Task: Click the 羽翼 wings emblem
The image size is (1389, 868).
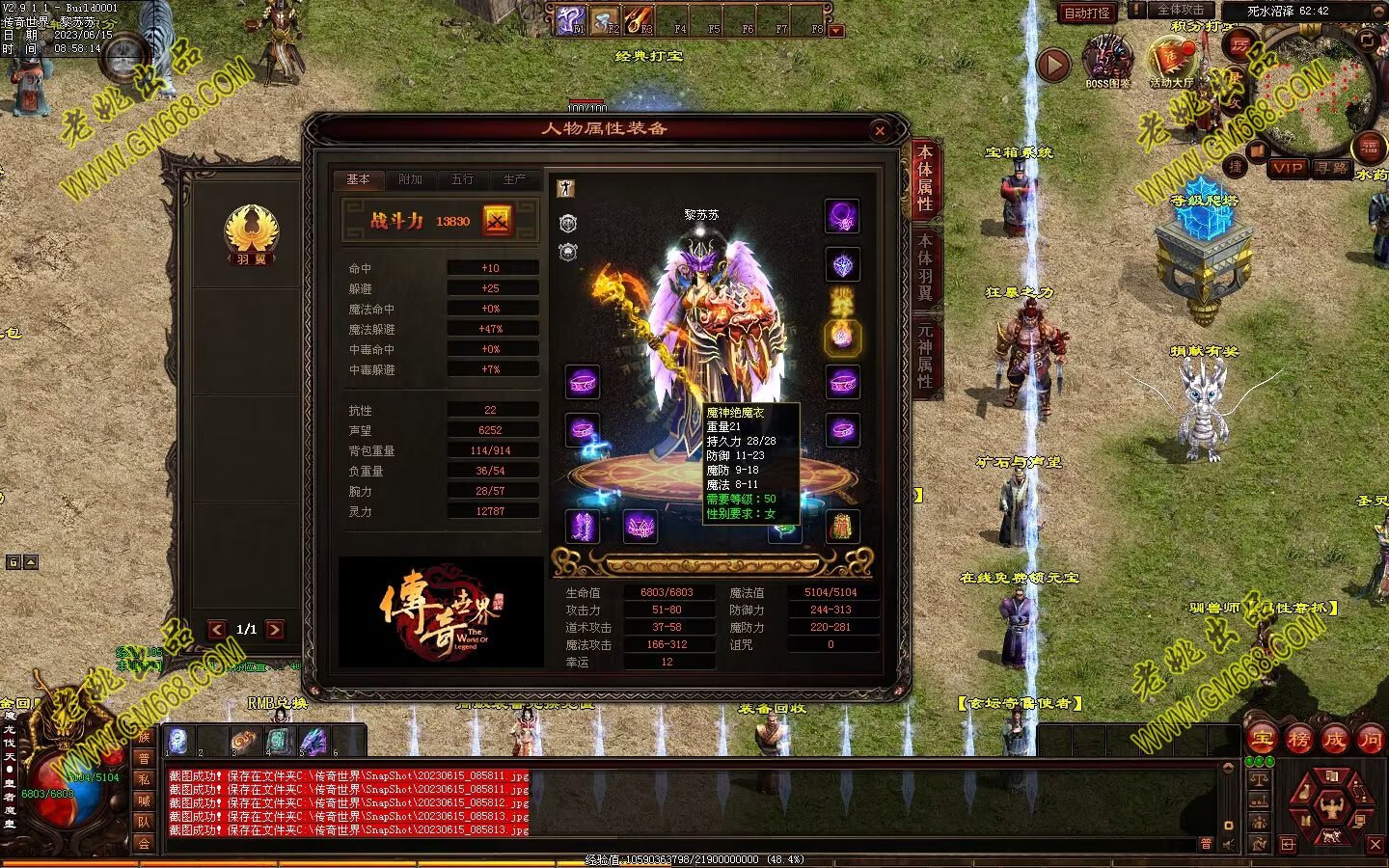Action: pyautogui.click(x=252, y=233)
